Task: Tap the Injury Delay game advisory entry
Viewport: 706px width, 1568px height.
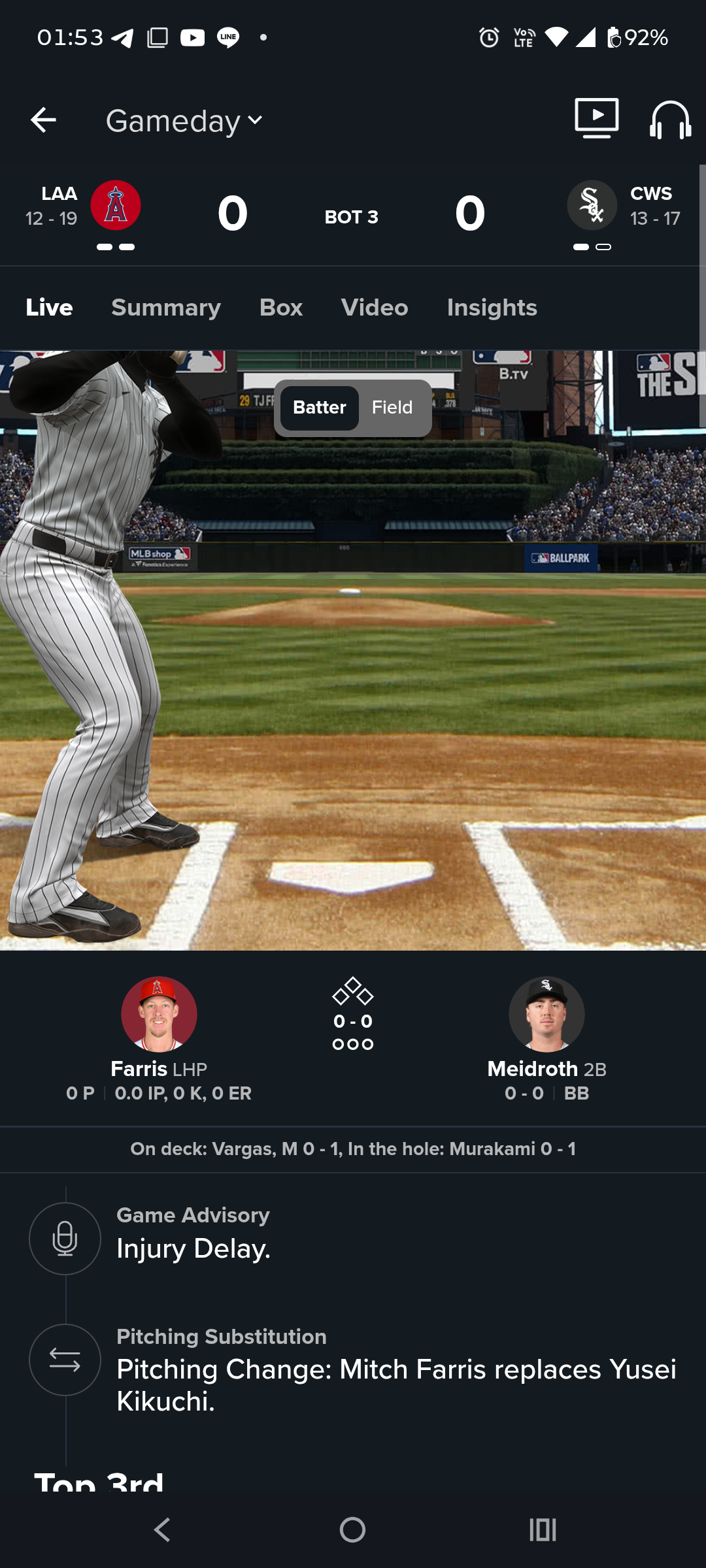Action: click(x=193, y=1237)
